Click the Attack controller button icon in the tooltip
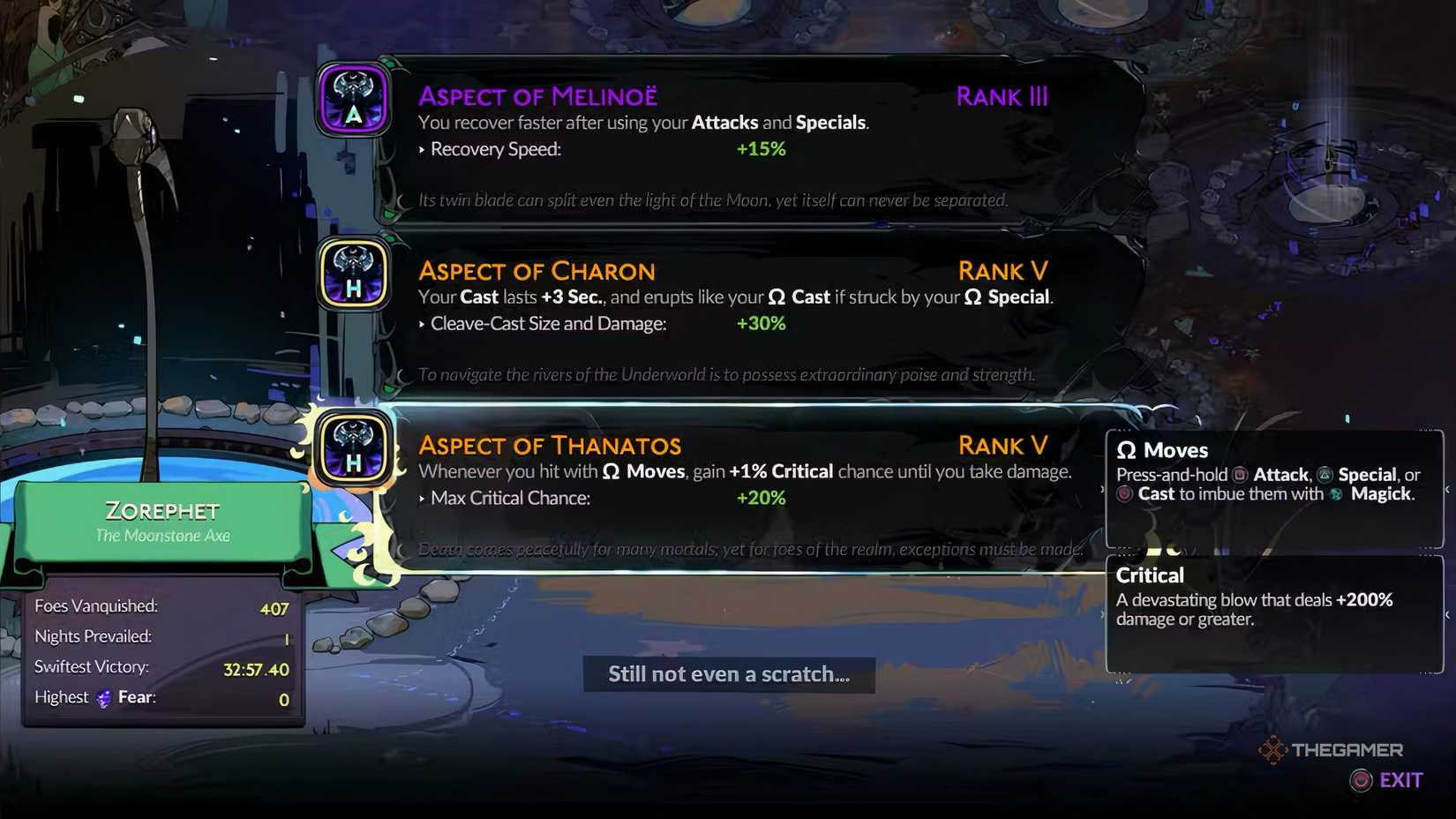This screenshot has height=819, width=1456. [1239, 476]
